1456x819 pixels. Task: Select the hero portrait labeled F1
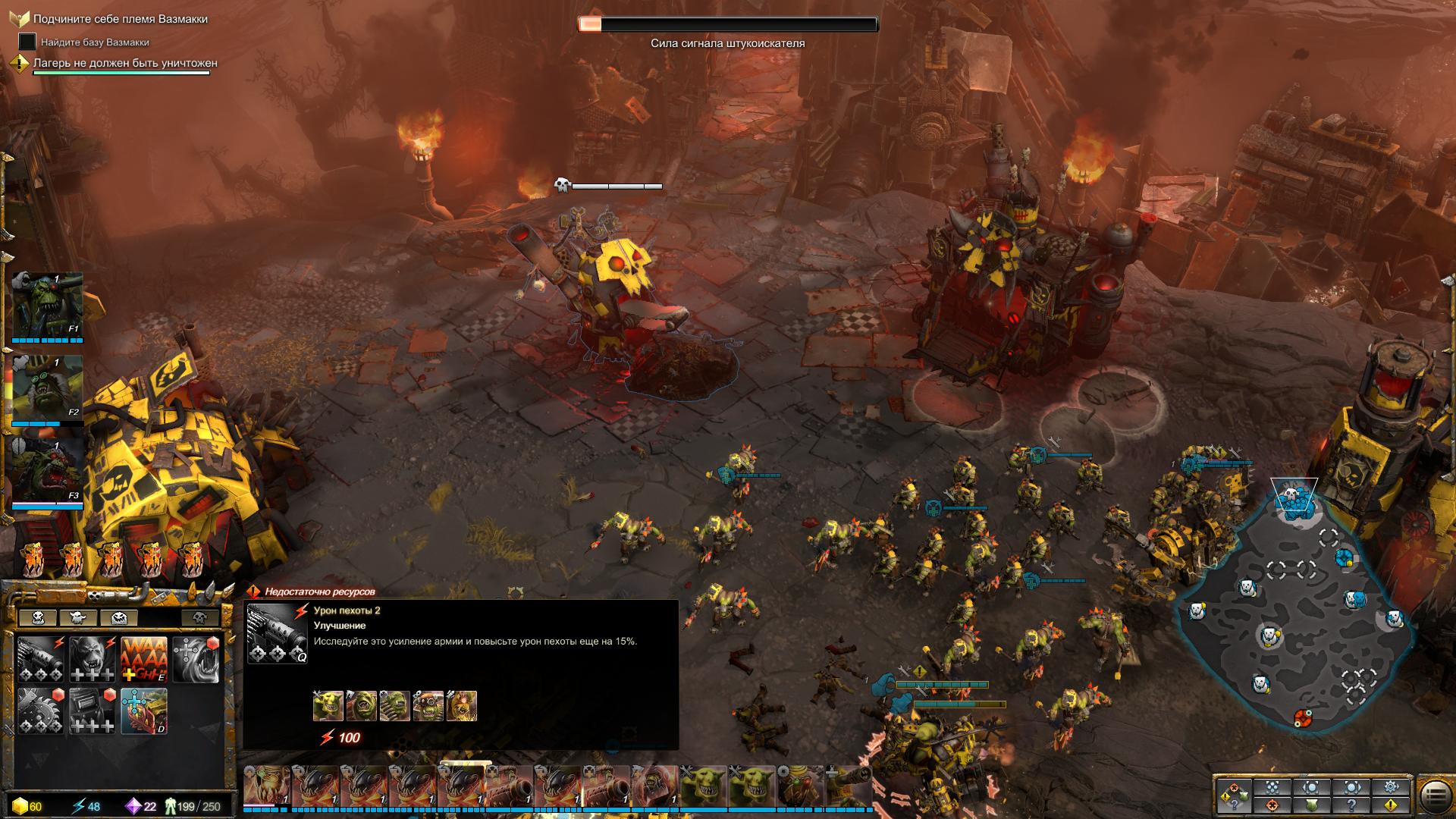click(x=47, y=306)
